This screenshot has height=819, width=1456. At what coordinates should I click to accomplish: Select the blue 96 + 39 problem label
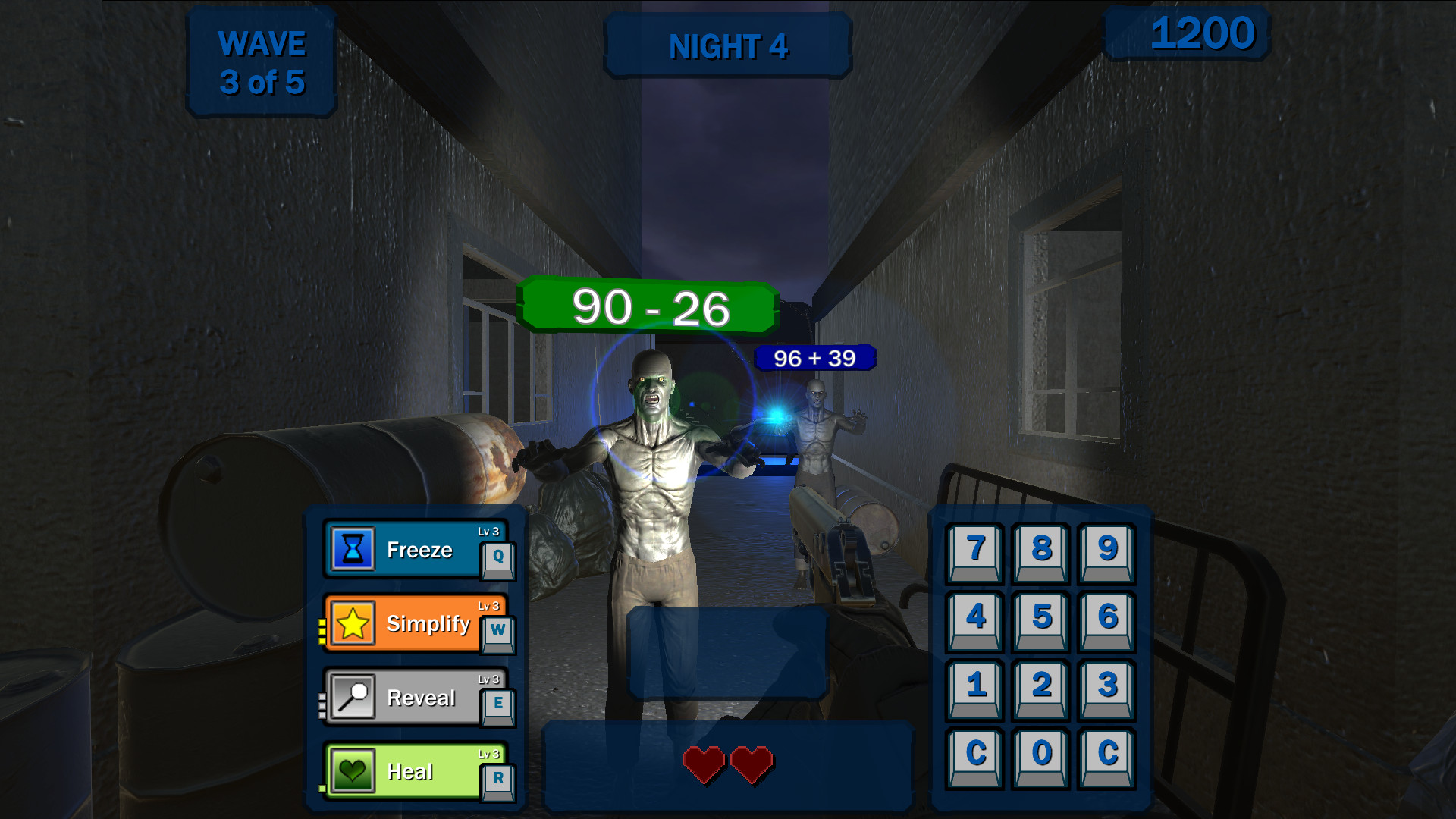point(814,356)
